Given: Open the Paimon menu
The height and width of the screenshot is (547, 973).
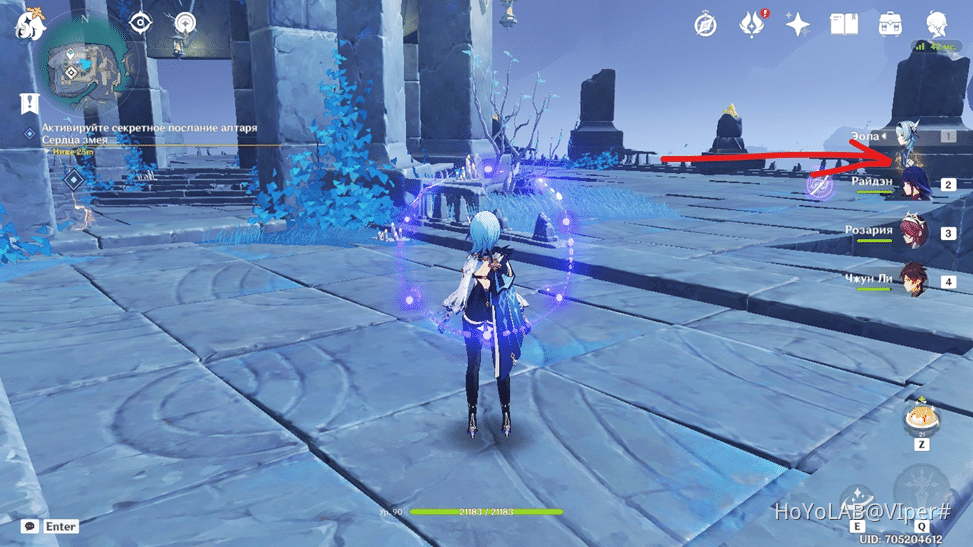Looking at the screenshot, I should 30,25.
